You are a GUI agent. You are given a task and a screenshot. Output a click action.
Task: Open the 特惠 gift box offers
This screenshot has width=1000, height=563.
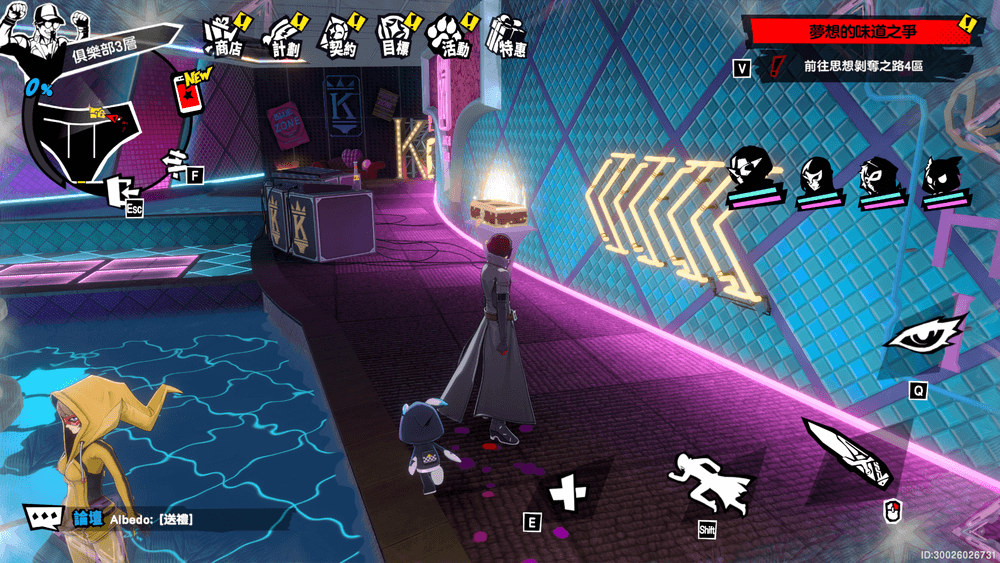pyautogui.click(x=507, y=37)
